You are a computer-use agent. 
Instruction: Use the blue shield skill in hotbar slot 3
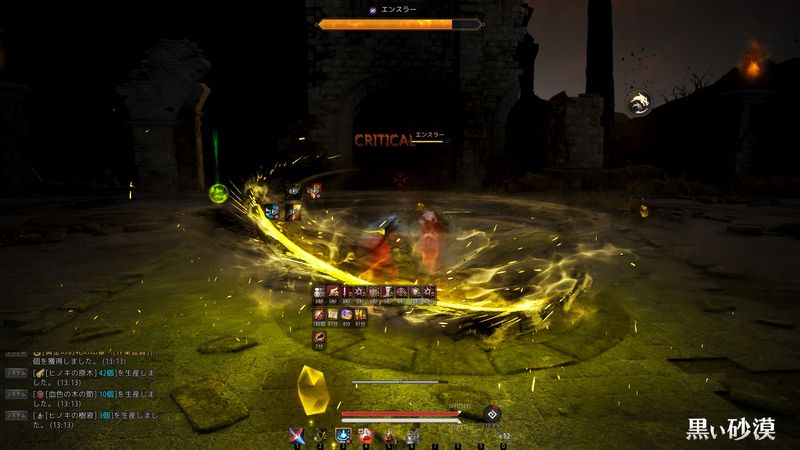(x=343, y=435)
